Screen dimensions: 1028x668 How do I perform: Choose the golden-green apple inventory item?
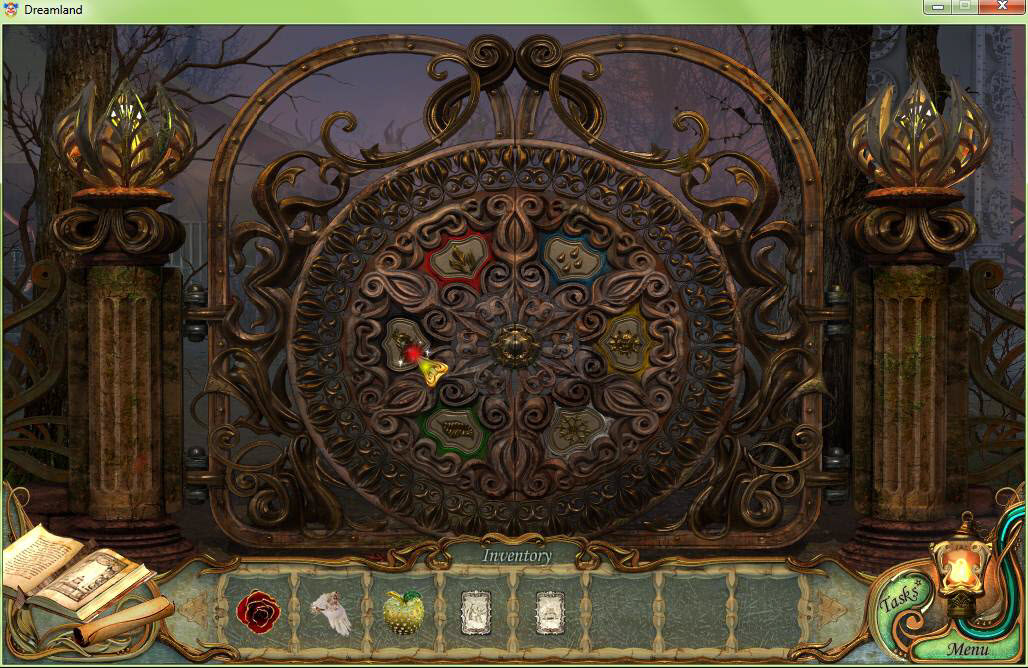click(x=403, y=611)
